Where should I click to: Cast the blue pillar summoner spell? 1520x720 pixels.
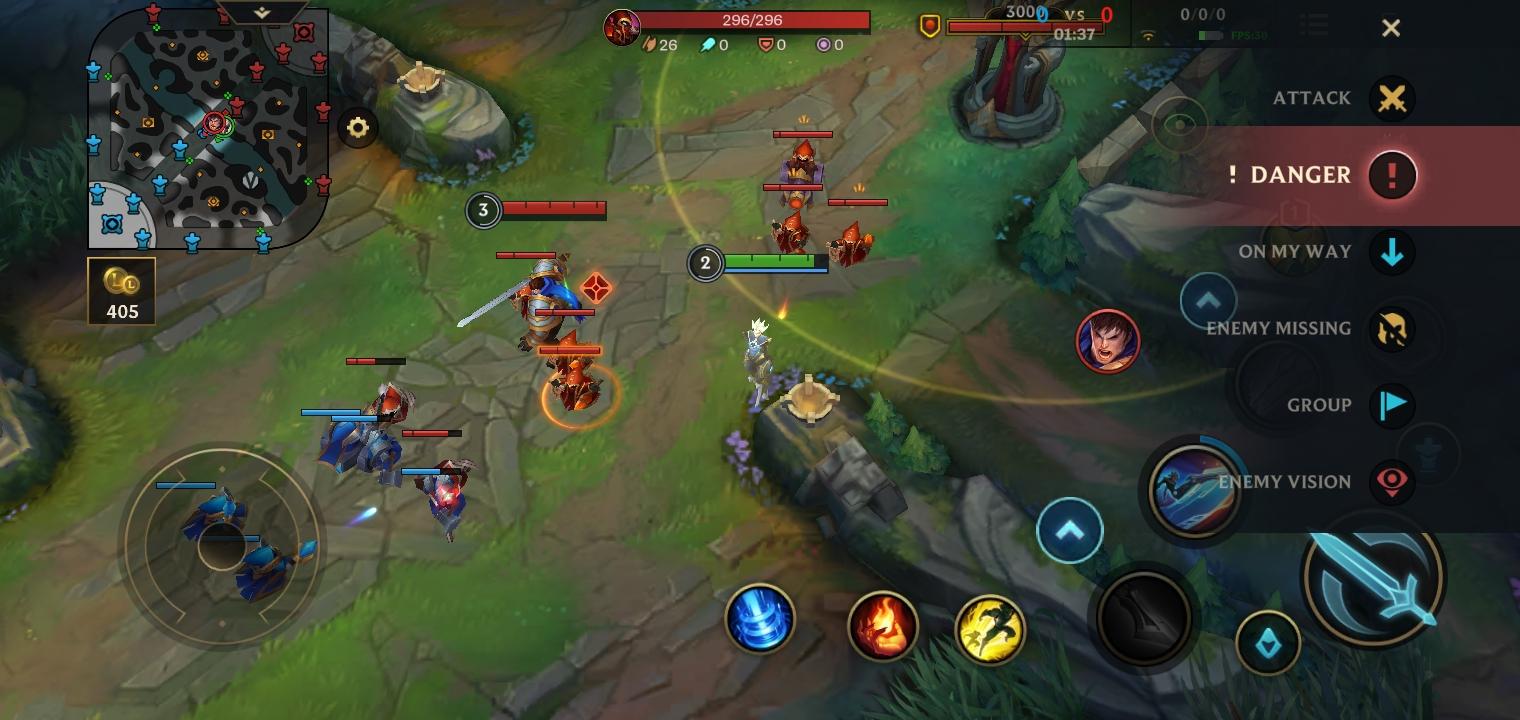click(760, 619)
